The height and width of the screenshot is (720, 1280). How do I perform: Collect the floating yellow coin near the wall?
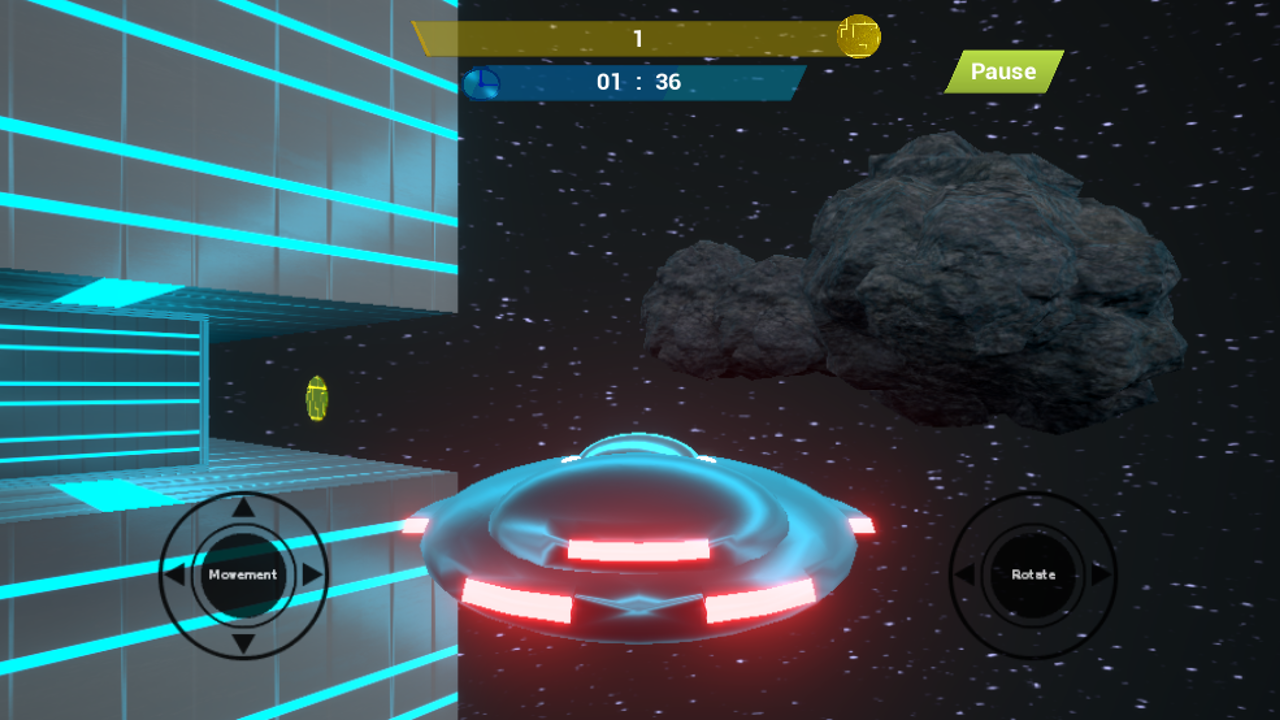pos(316,399)
